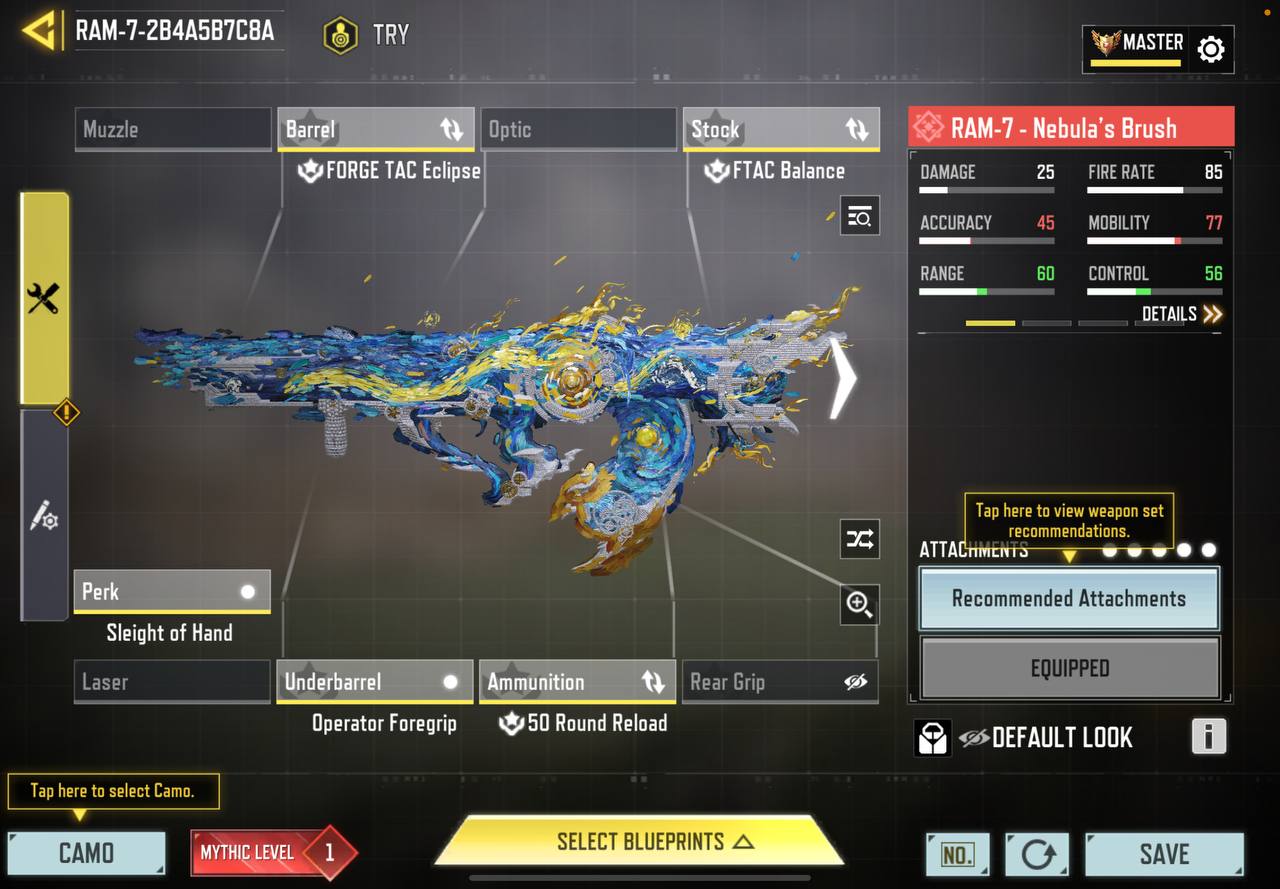The image size is (1280, 889).
Task: Open Recommended Attachments
Action: (x=1069, y=599)
